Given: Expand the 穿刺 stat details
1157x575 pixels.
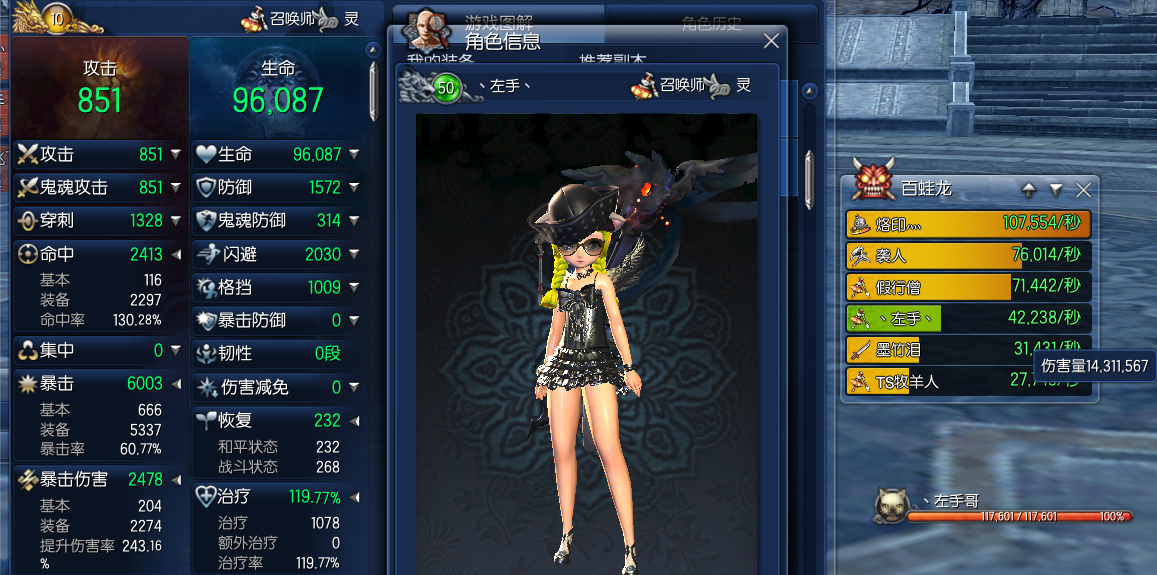Looking at the screenshot, I should 176,221.
